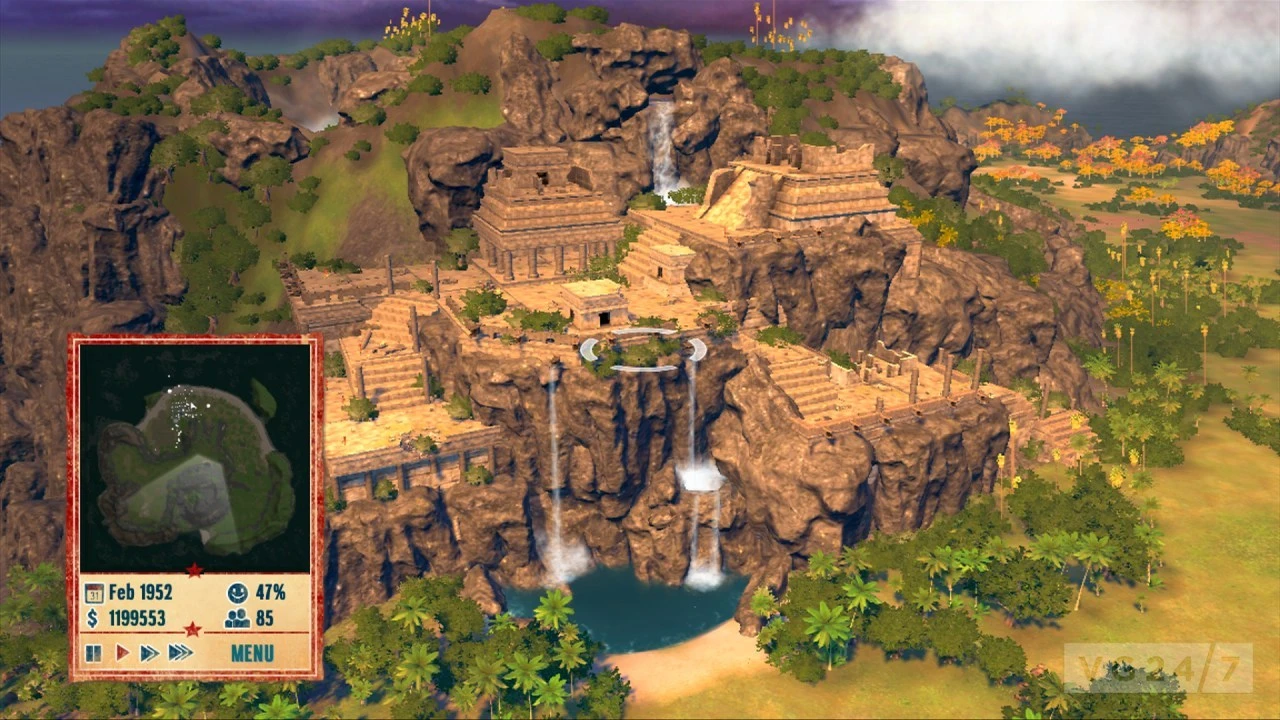
Task: Click the date Feb 1952
Action: tap(140, 593)
